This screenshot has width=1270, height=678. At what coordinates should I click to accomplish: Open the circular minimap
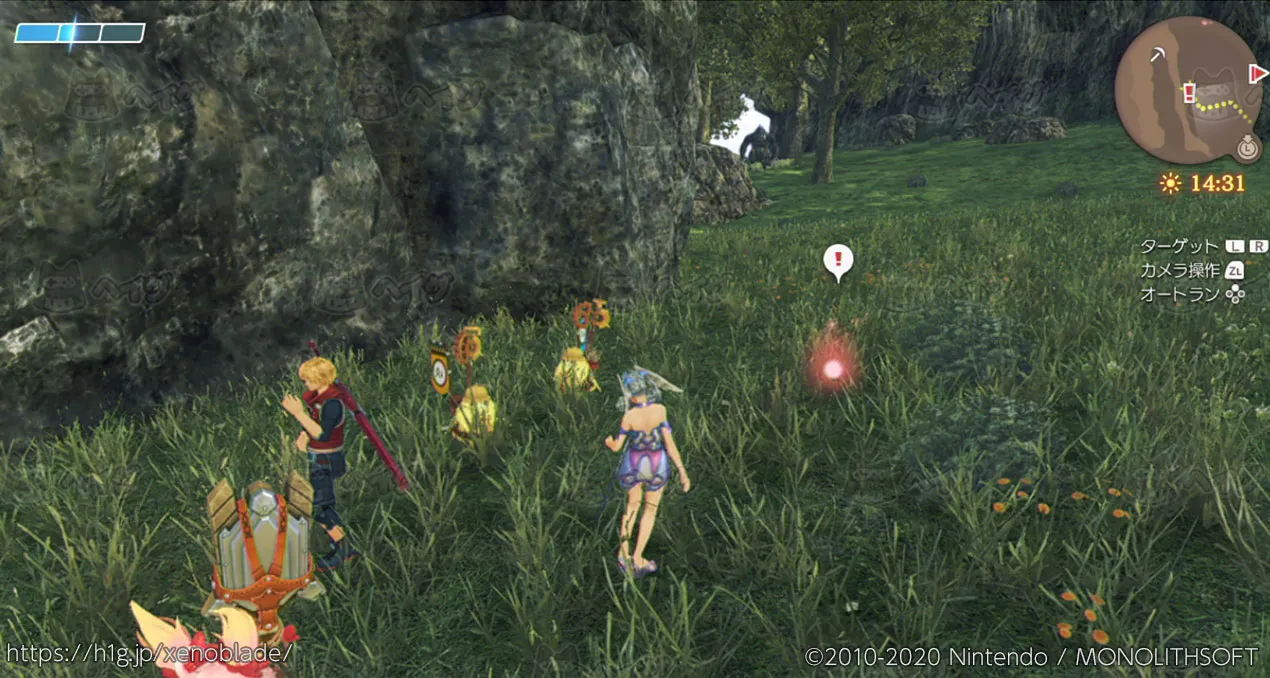point(1188,90)
